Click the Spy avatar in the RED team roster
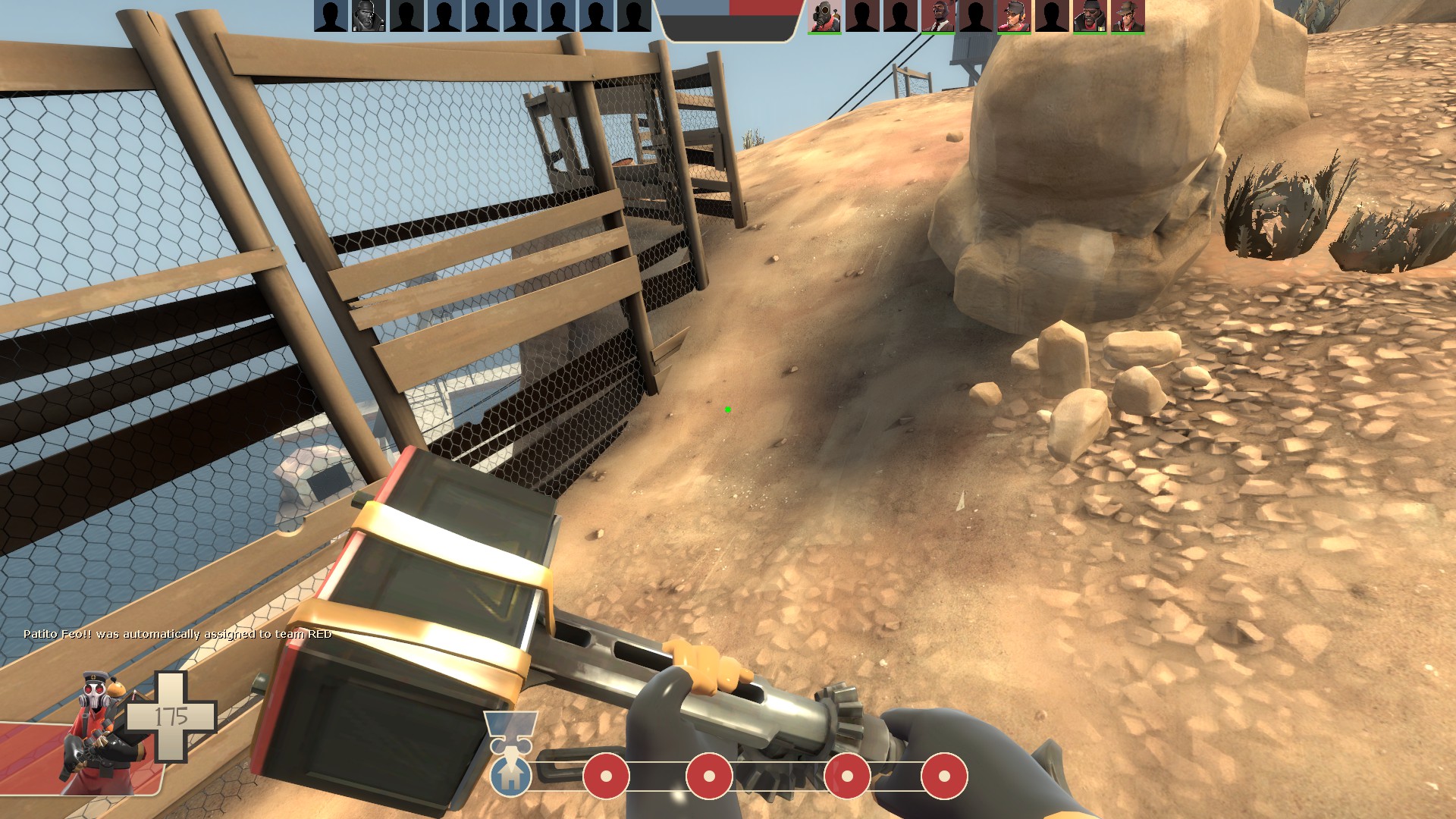The image size is (1456, 819). 937,17
